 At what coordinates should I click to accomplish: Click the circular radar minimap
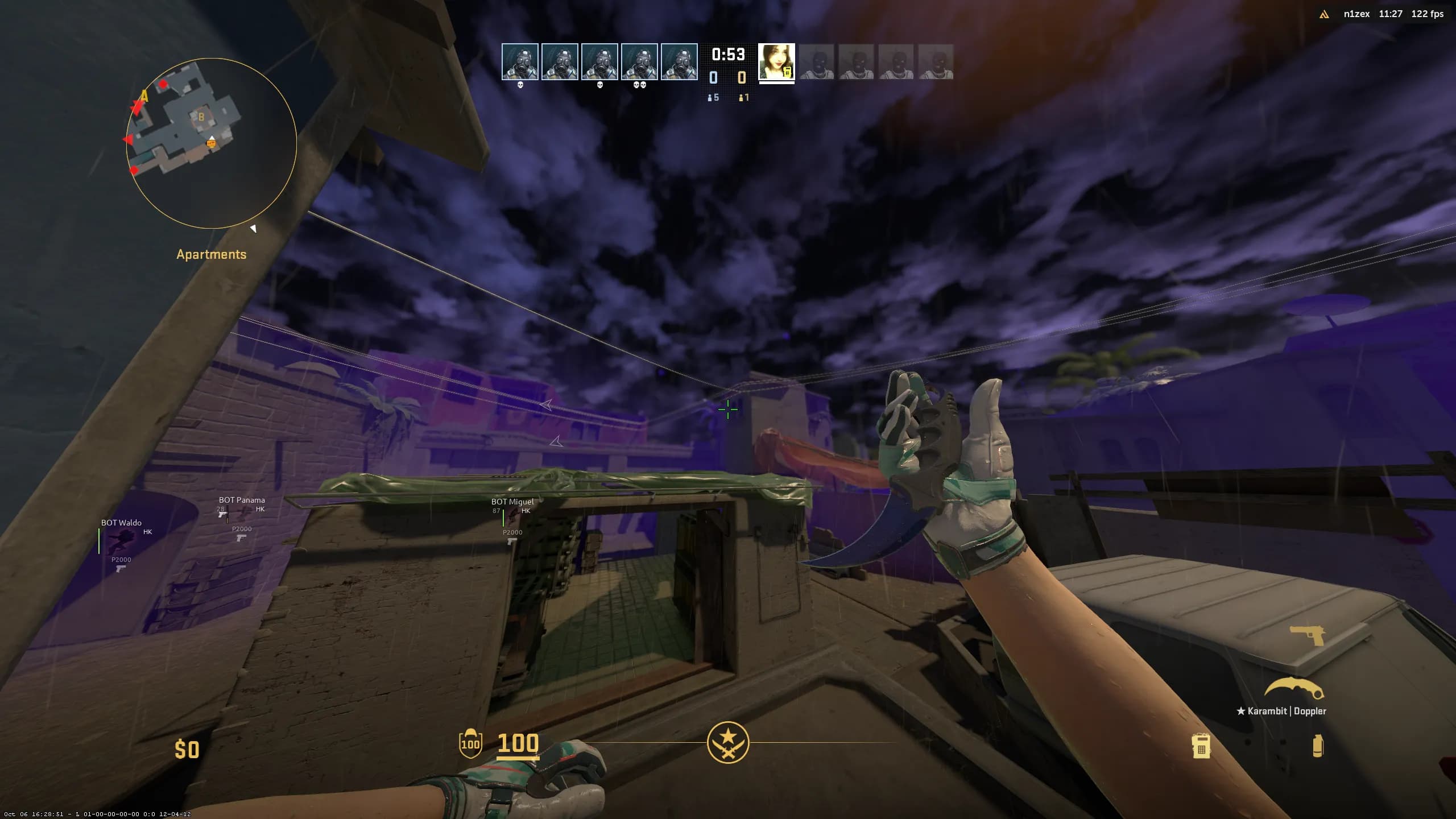tap(211, 143)
